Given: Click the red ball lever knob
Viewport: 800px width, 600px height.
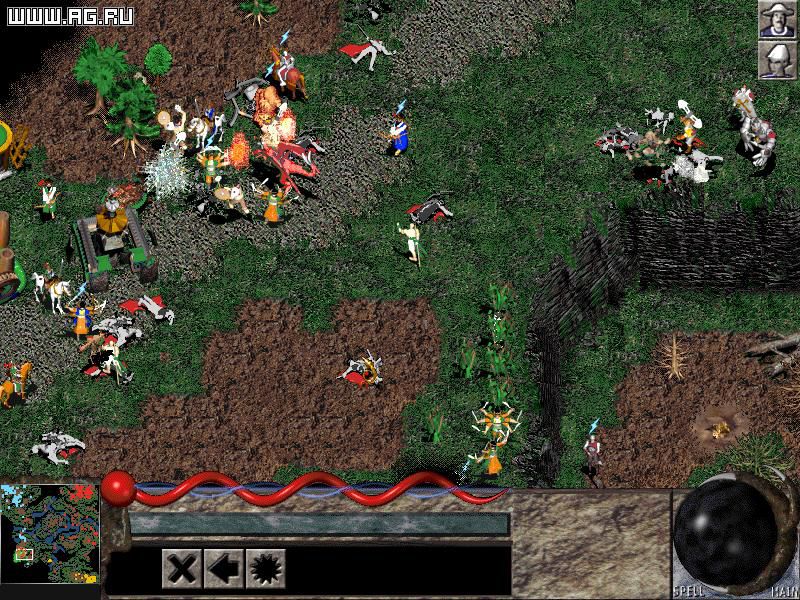Looking at the screenshot, I should click(x=116, y=487).
